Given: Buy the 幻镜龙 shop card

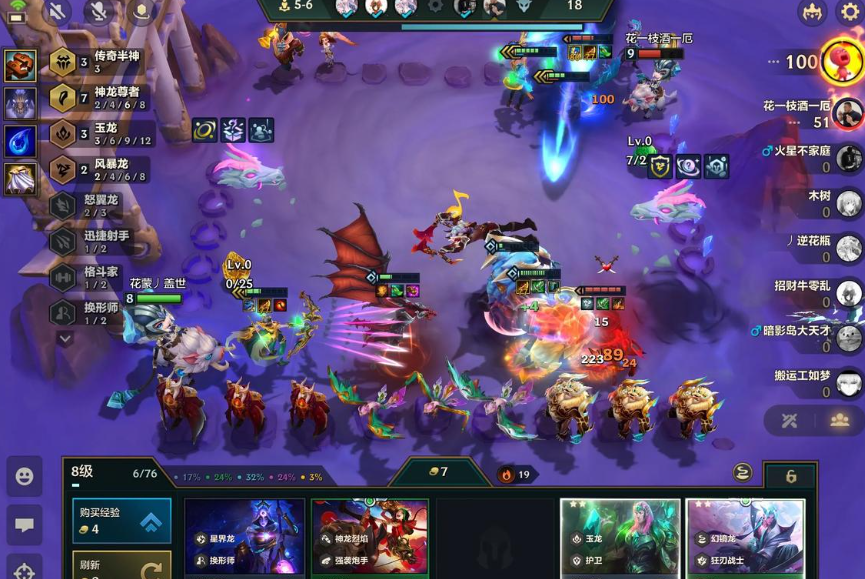Looking at the screenshot, I should pos(745,538).
